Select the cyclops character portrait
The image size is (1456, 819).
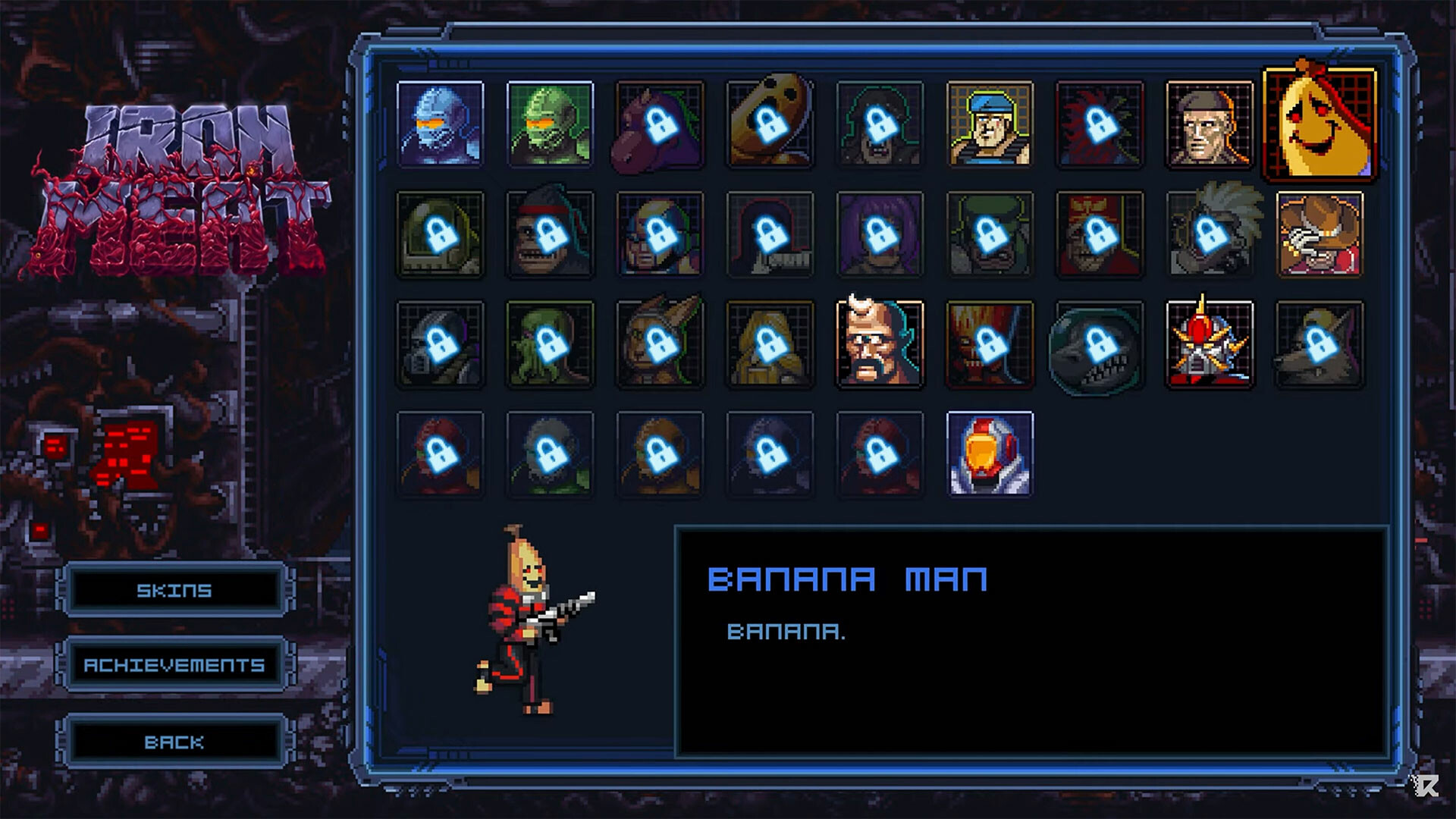[x=880, y=343]
